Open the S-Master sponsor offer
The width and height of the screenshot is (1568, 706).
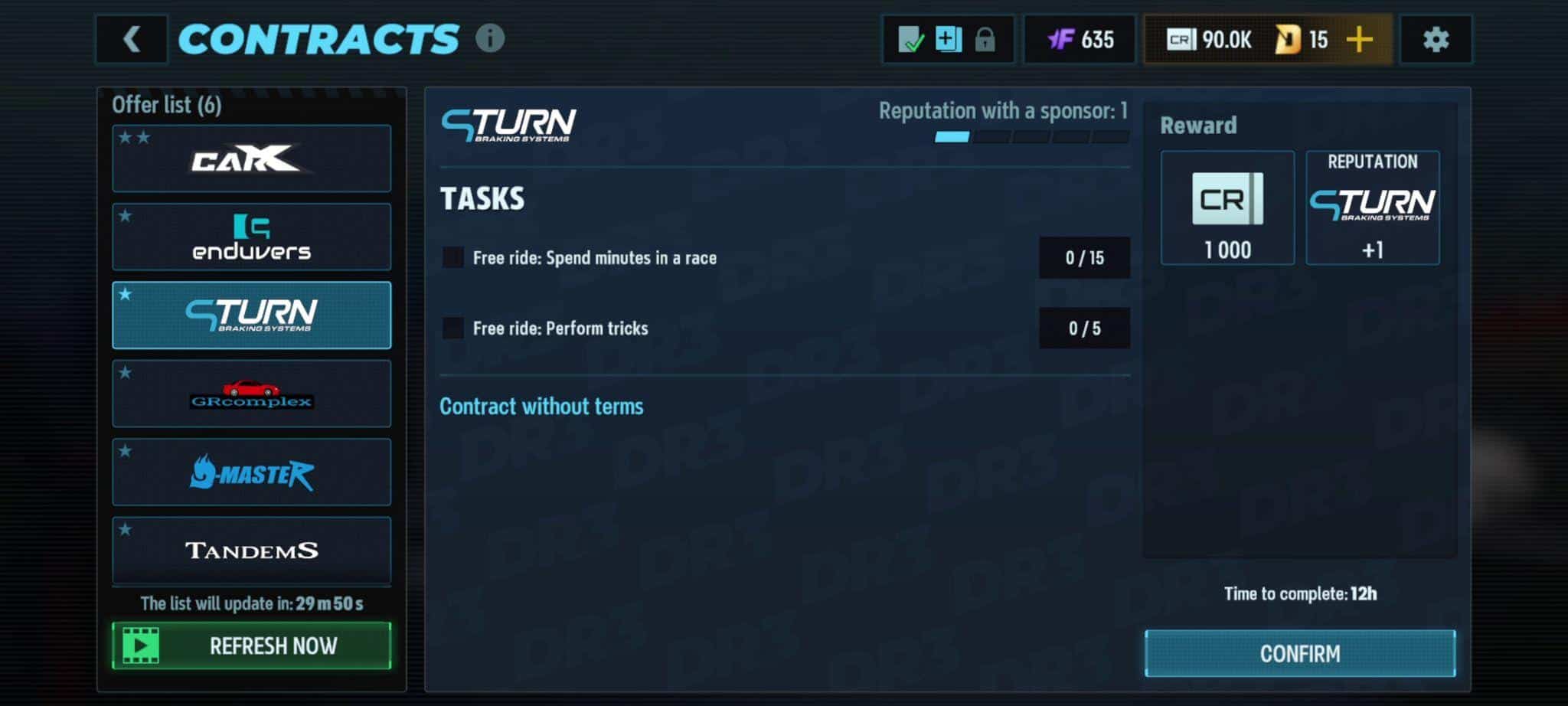point(251,472)
